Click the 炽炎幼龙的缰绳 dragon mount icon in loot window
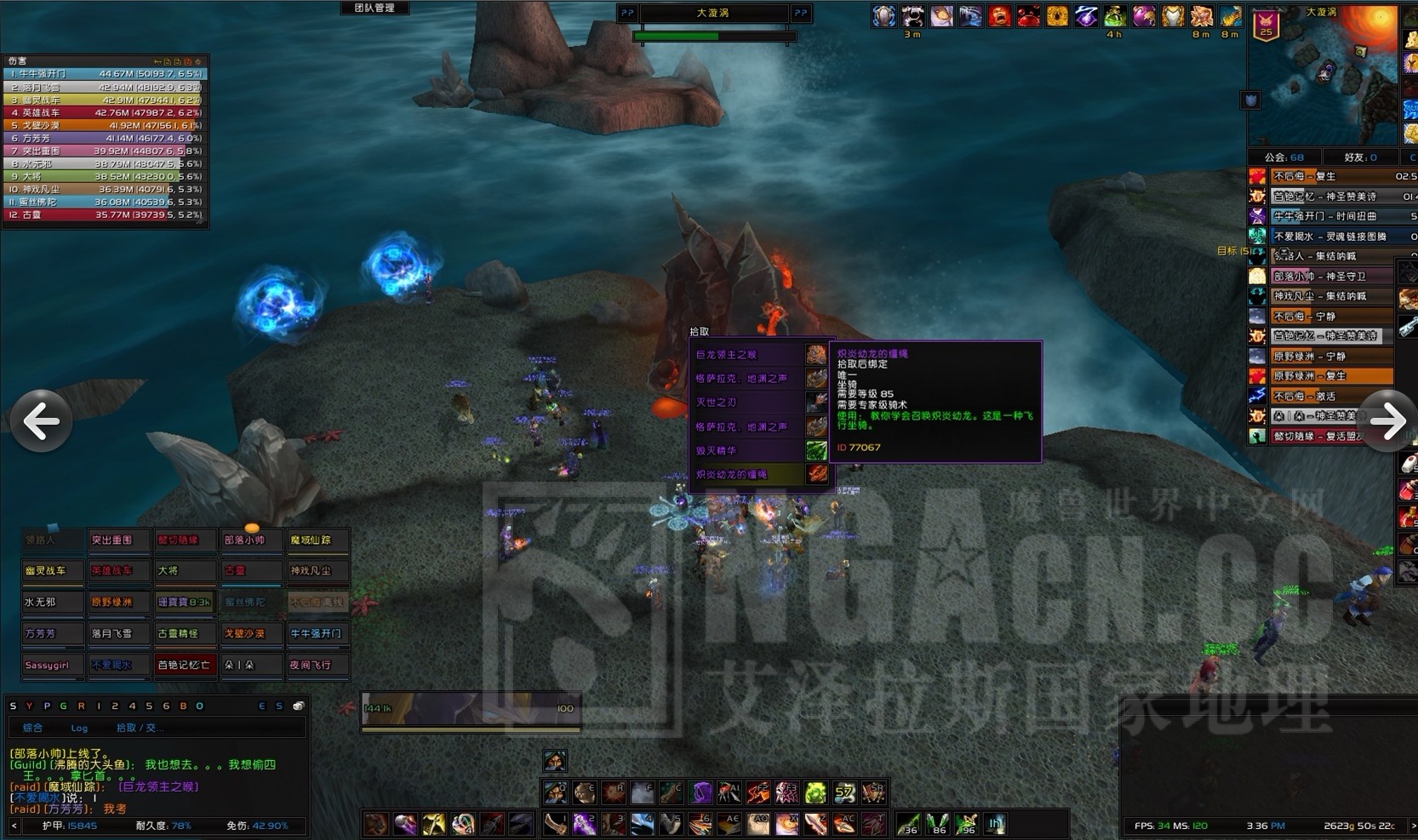Viewport: 1418px width, 840px height. [816, 473]
